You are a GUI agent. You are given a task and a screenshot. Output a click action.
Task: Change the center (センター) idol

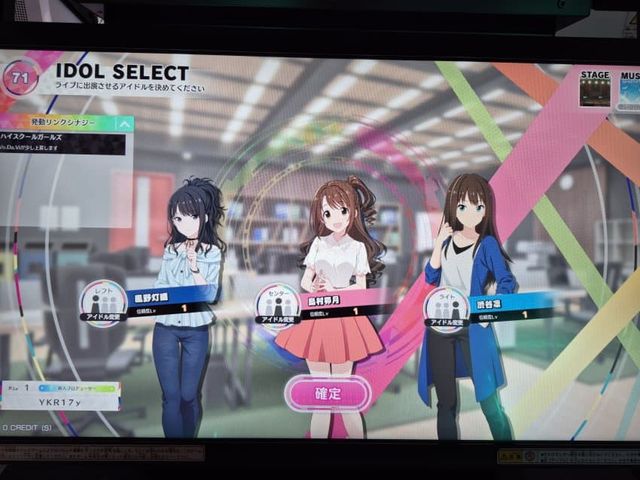277,306
